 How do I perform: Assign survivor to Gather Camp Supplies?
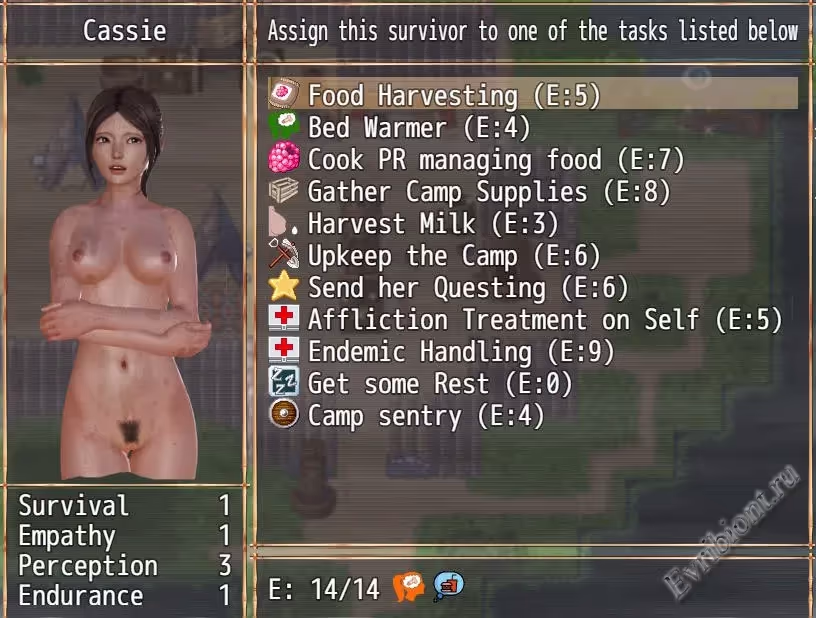click(x=488, y=192)
